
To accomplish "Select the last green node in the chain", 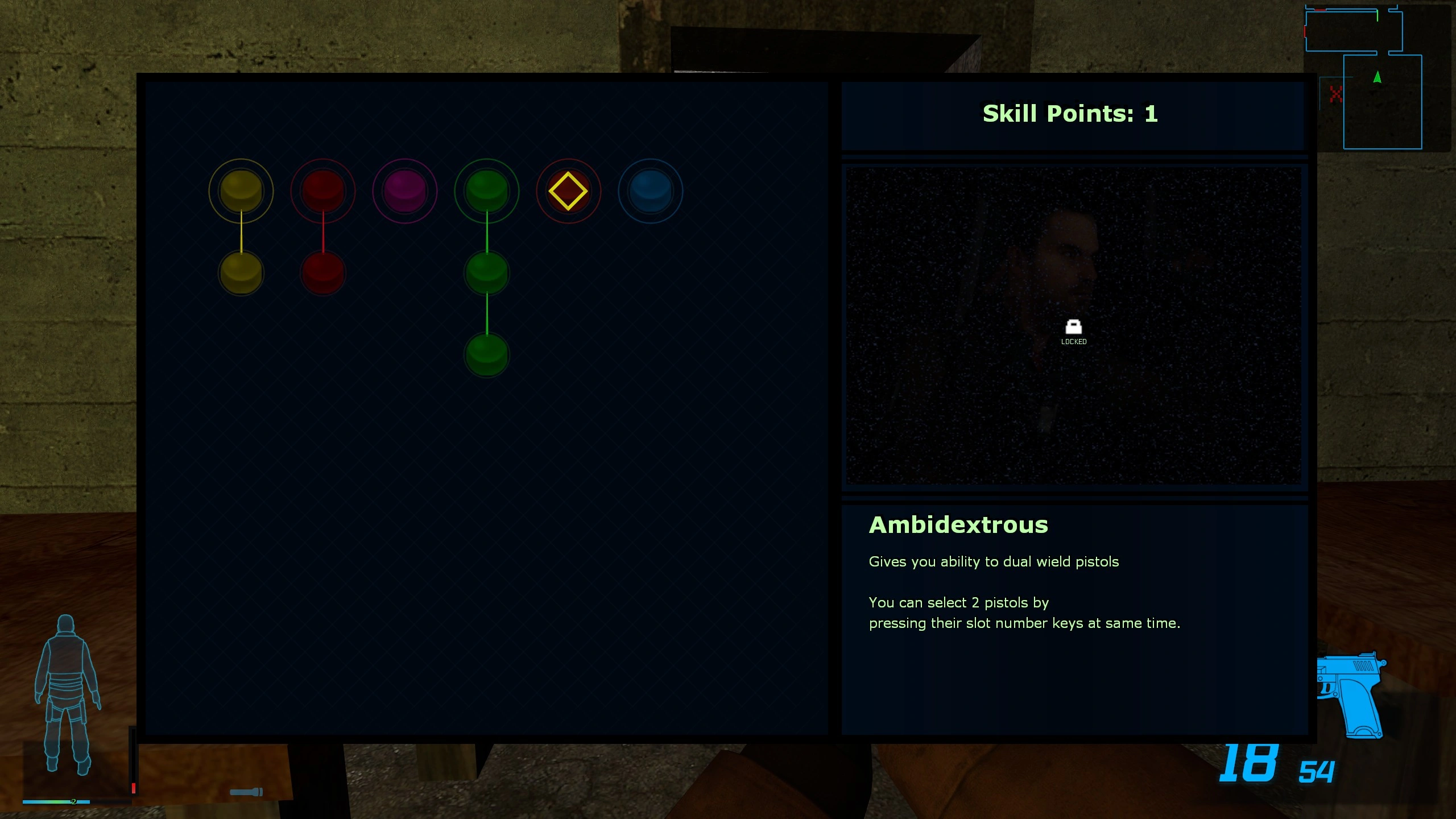I will click(486, 355).
